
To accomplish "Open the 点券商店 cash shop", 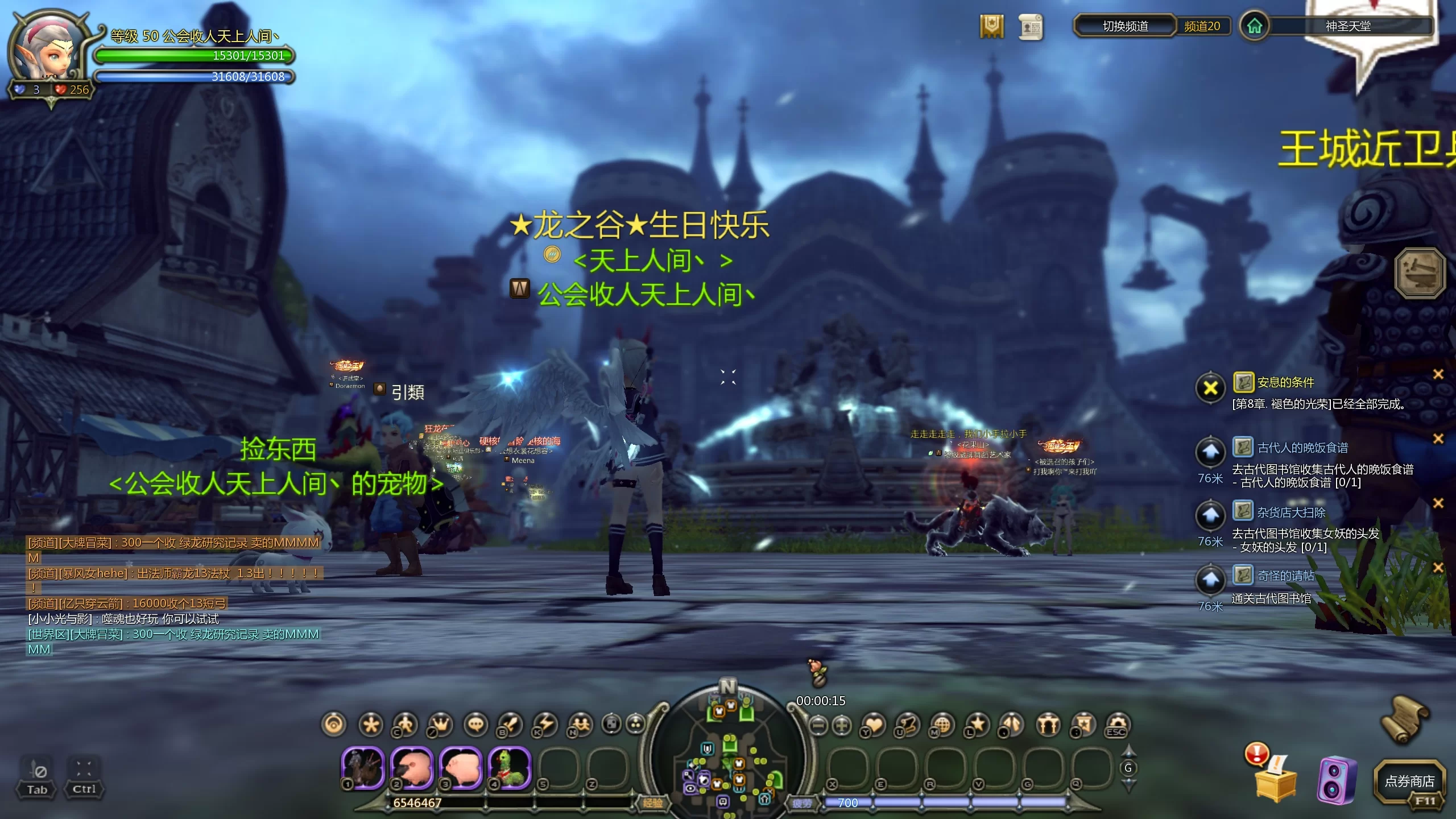I will coord(1409,782).
